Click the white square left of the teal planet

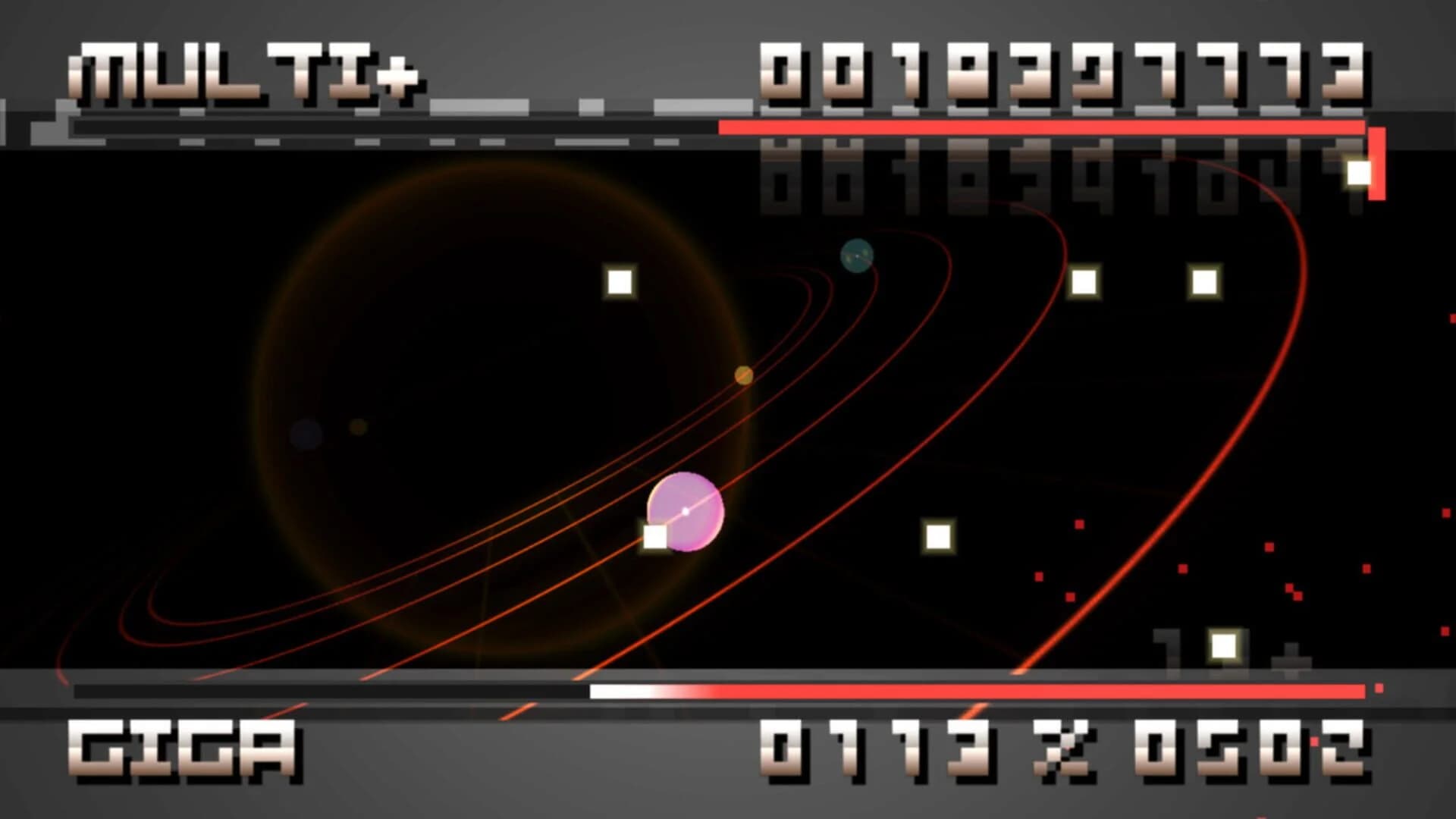(x=620, y=281)
